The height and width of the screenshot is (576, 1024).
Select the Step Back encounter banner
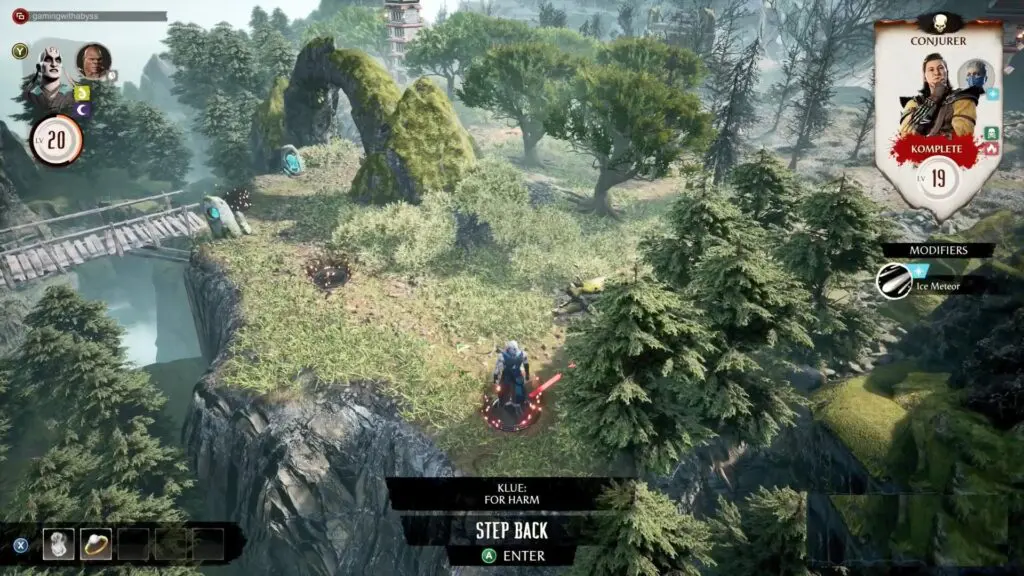[x=511, y=530]
